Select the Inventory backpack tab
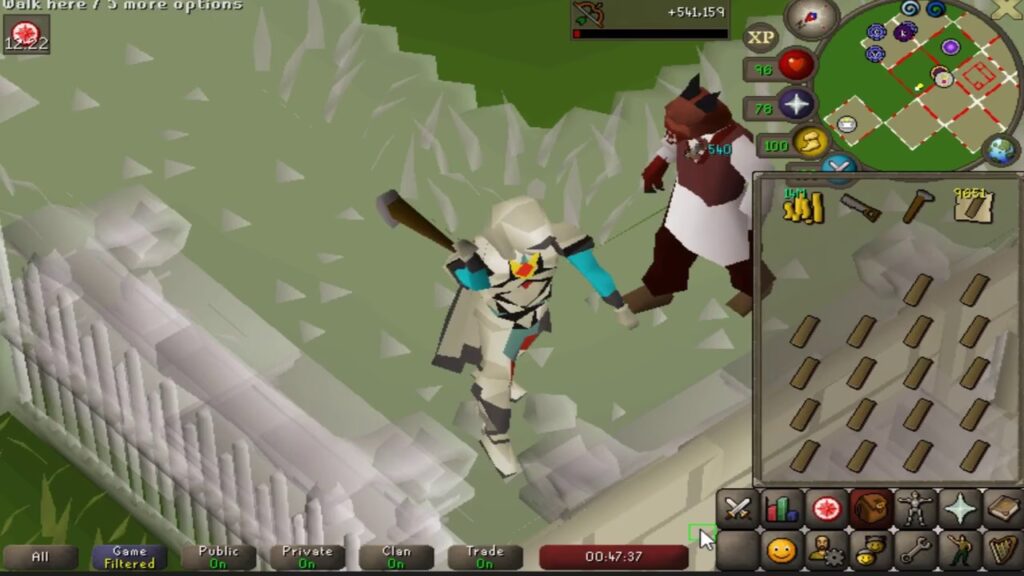 click(x=871, y=510)
